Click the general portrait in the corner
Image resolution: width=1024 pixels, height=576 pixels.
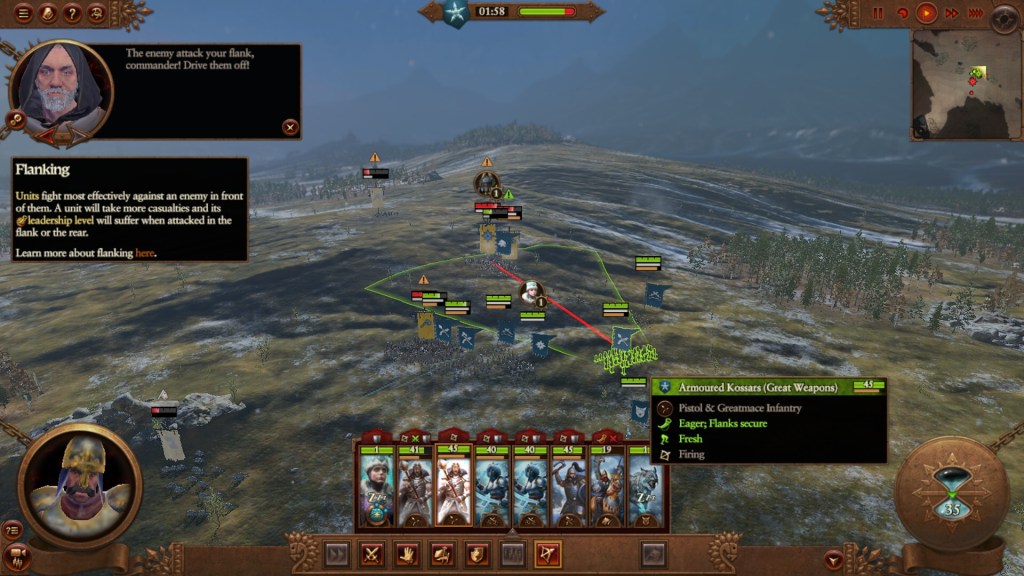[x=80, y=483]
